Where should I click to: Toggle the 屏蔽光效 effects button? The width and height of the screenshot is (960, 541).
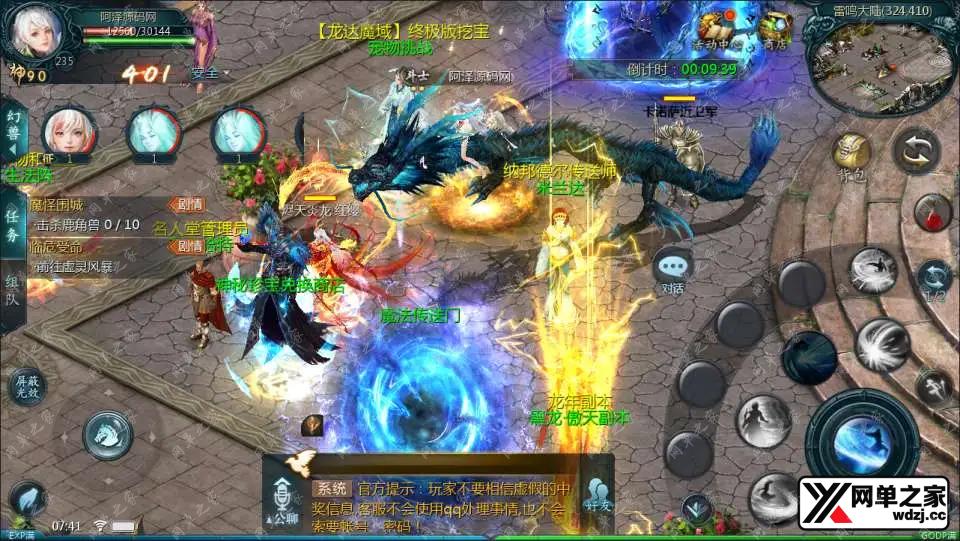(26, 386)
